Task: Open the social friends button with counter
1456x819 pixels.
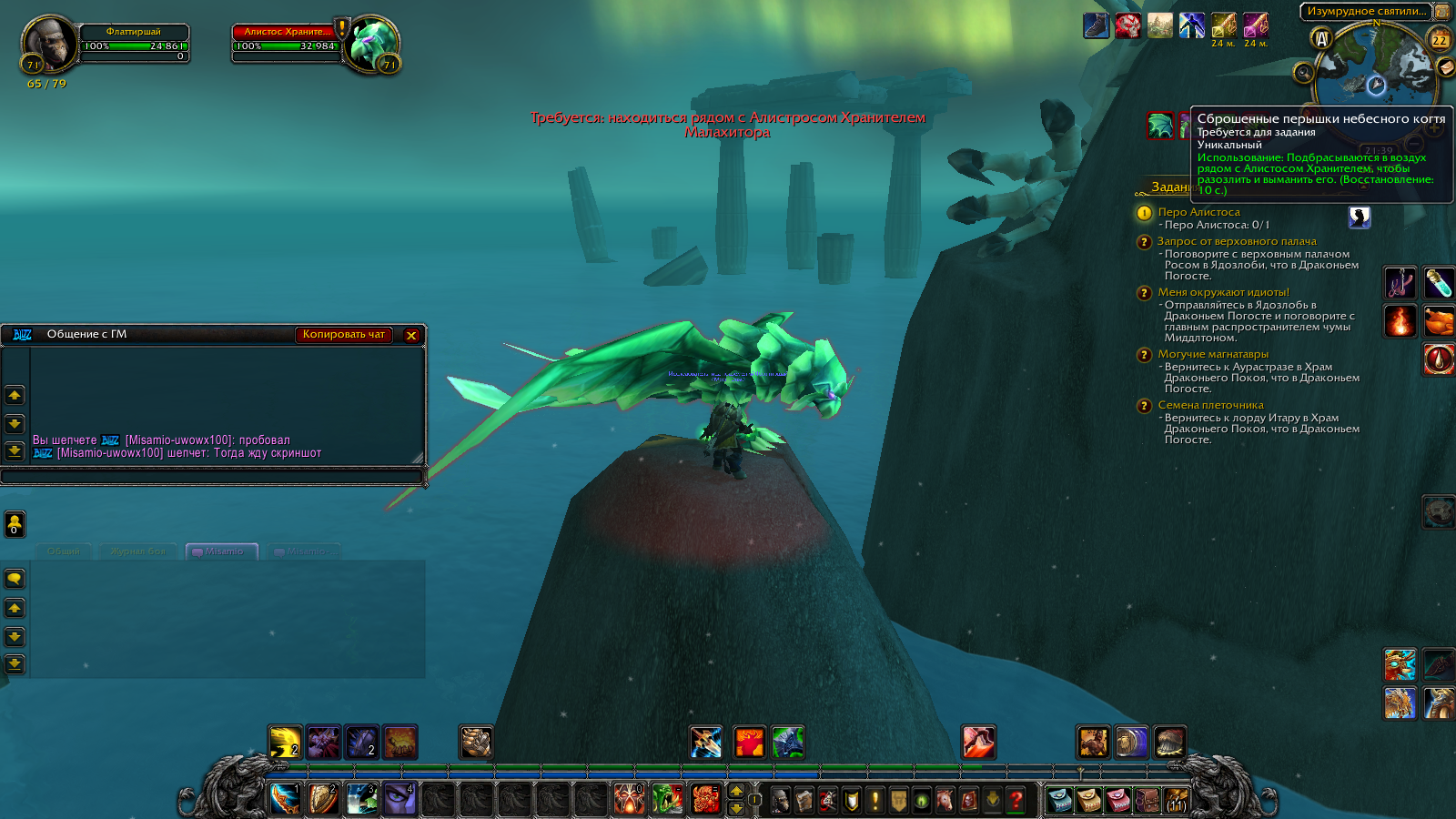Action: 15,524
